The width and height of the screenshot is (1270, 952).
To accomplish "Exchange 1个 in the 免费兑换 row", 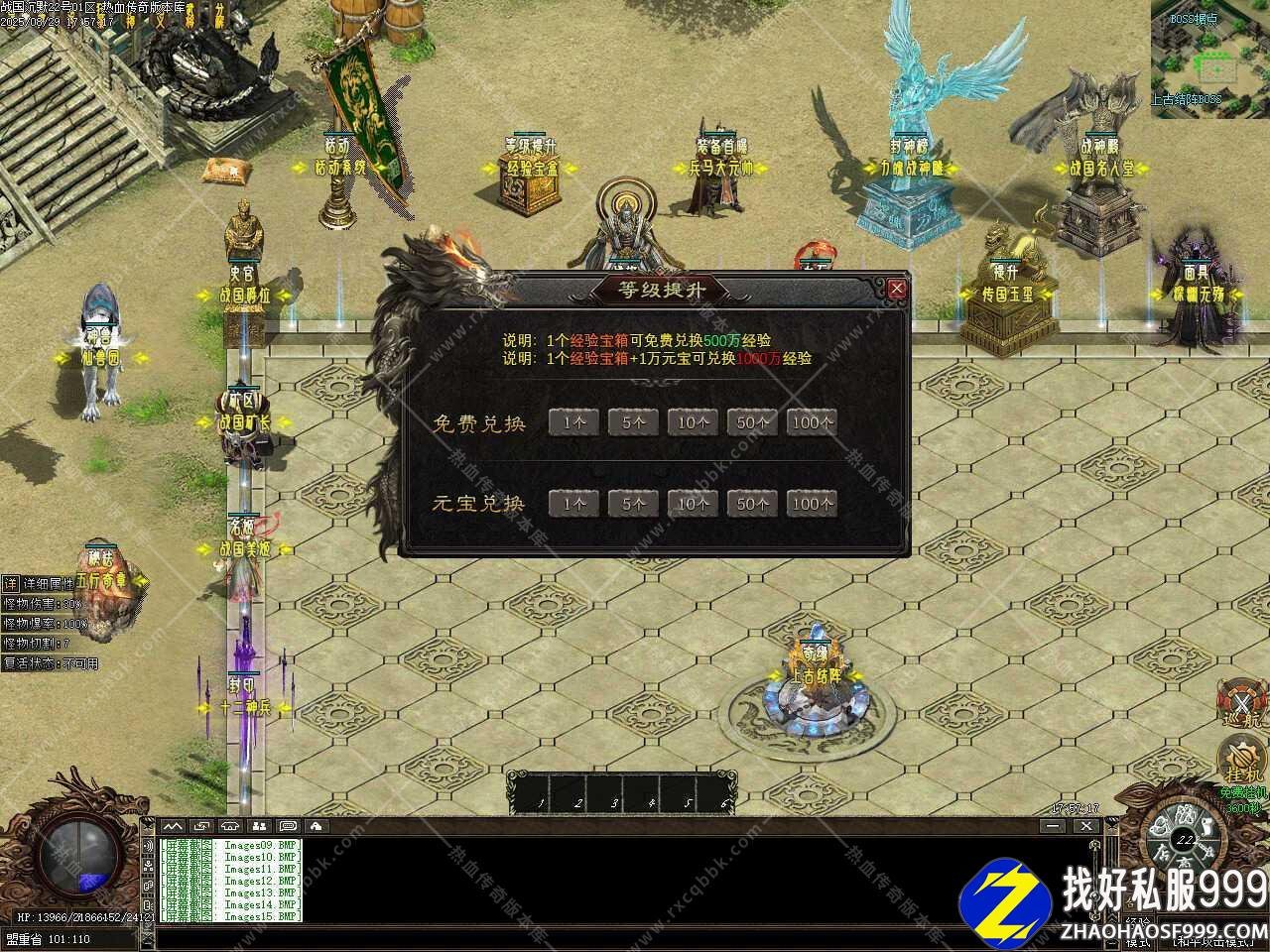I will [573, 422].
